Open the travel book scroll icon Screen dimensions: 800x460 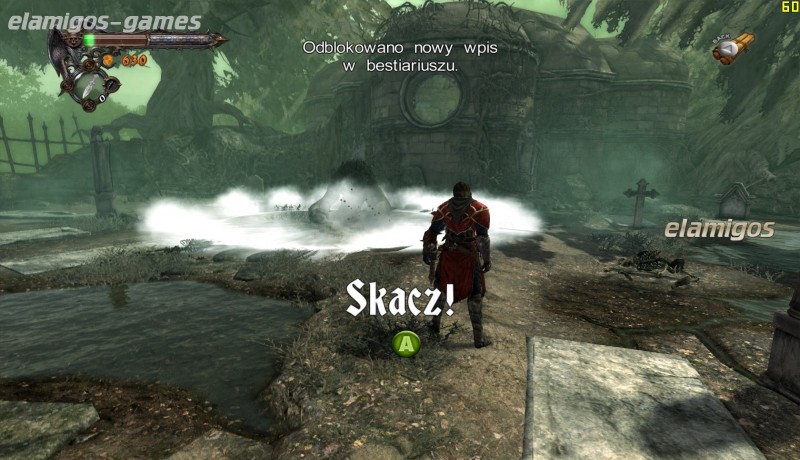pos(733,48)
